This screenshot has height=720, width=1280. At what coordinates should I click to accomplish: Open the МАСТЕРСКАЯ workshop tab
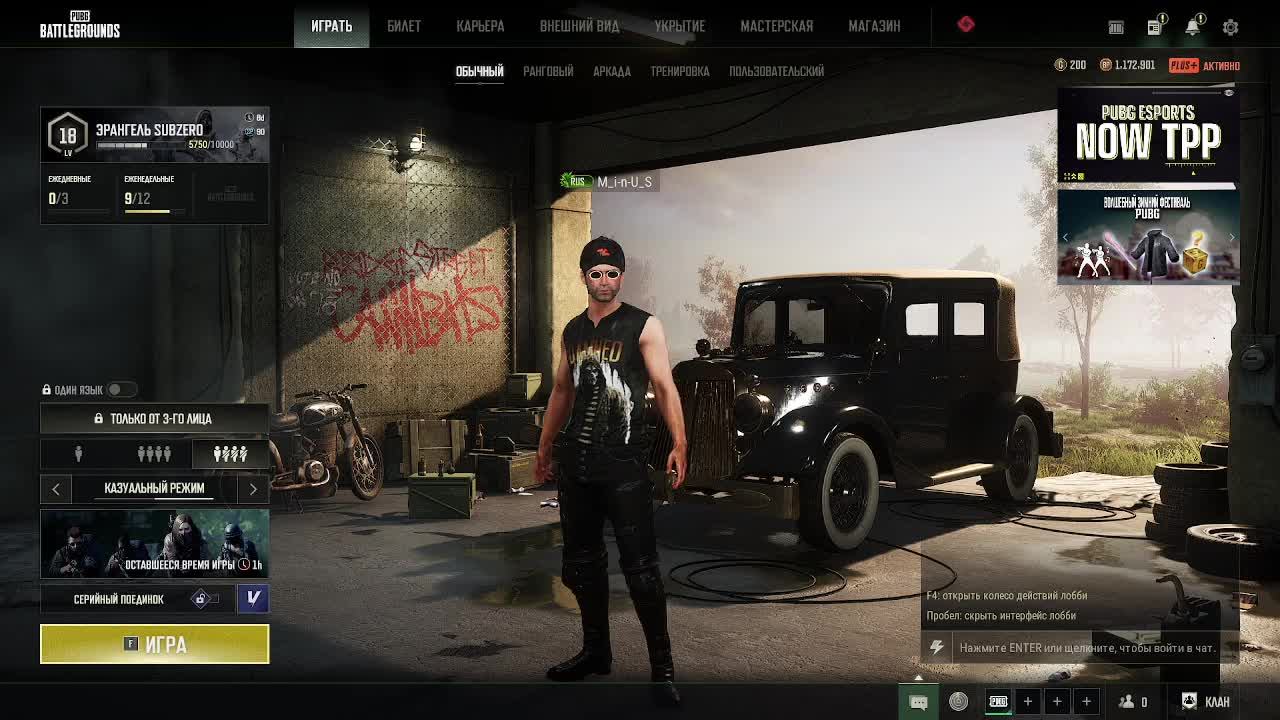click(x=776, y=26)
